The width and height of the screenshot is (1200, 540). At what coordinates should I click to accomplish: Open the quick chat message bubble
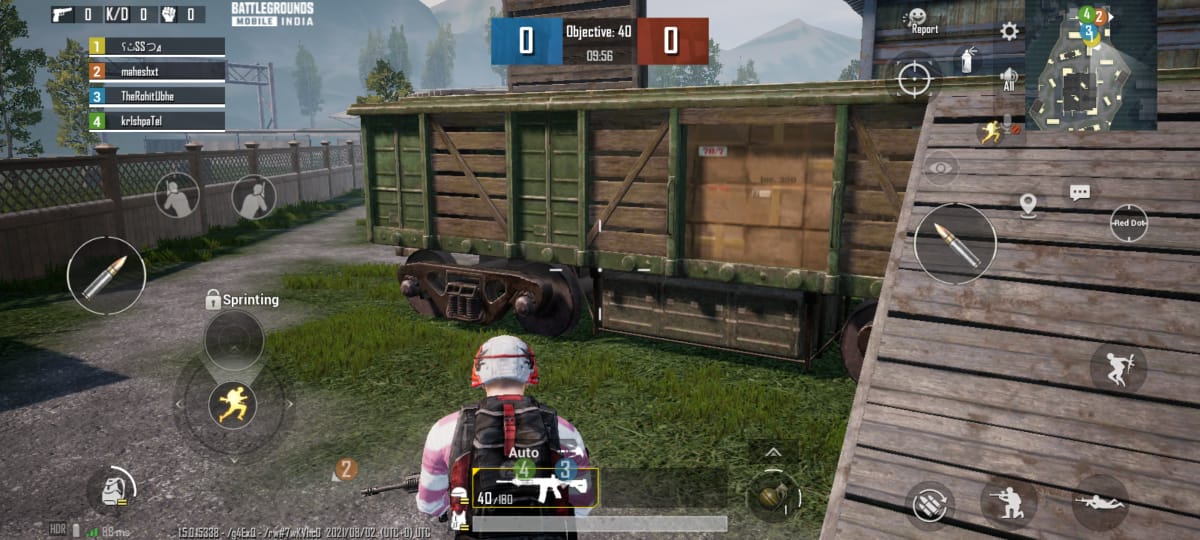coord(1080,192)
